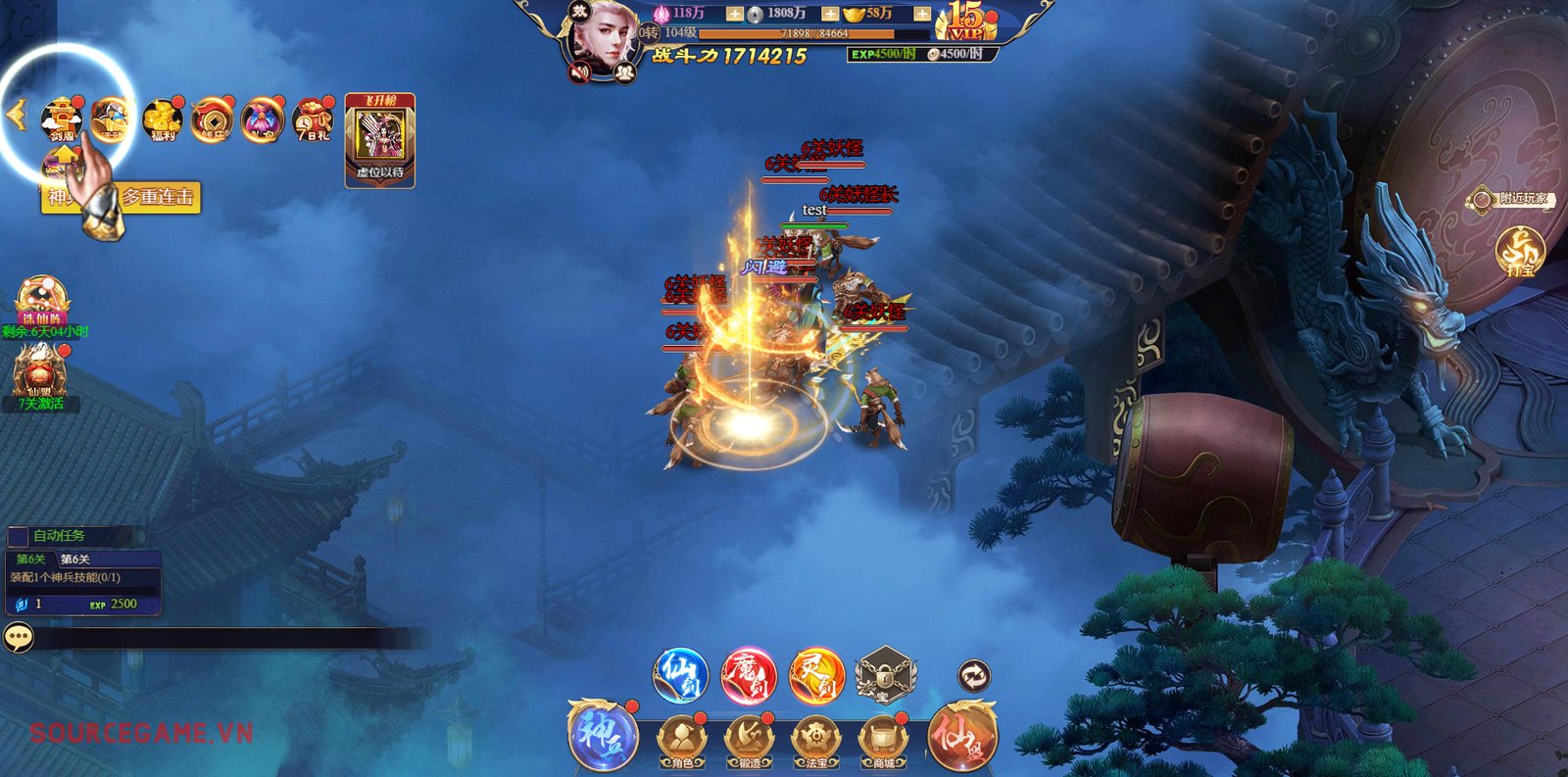Activate the orange 灵剑 skill
Screen dimensions: 1568x777
pyautogui.click(x=816, y=676)
